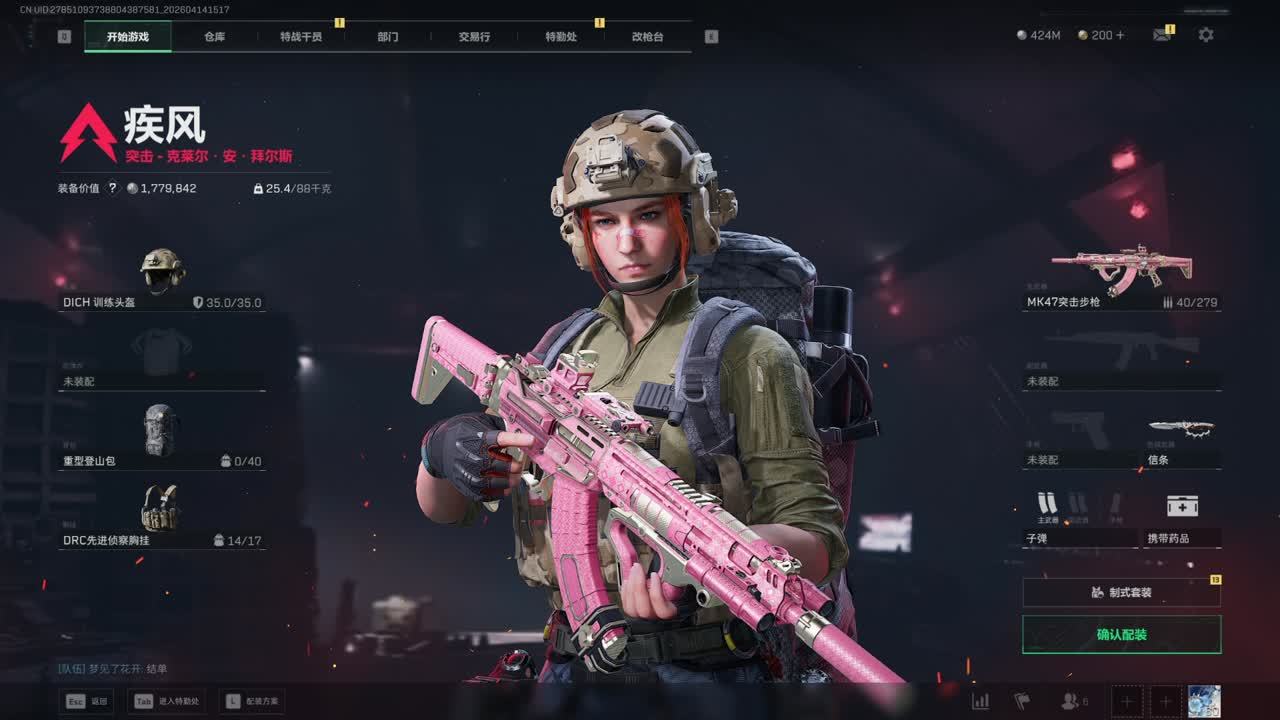
Task: Click the equipment value question mark icon
Action: tap(113, 188)
